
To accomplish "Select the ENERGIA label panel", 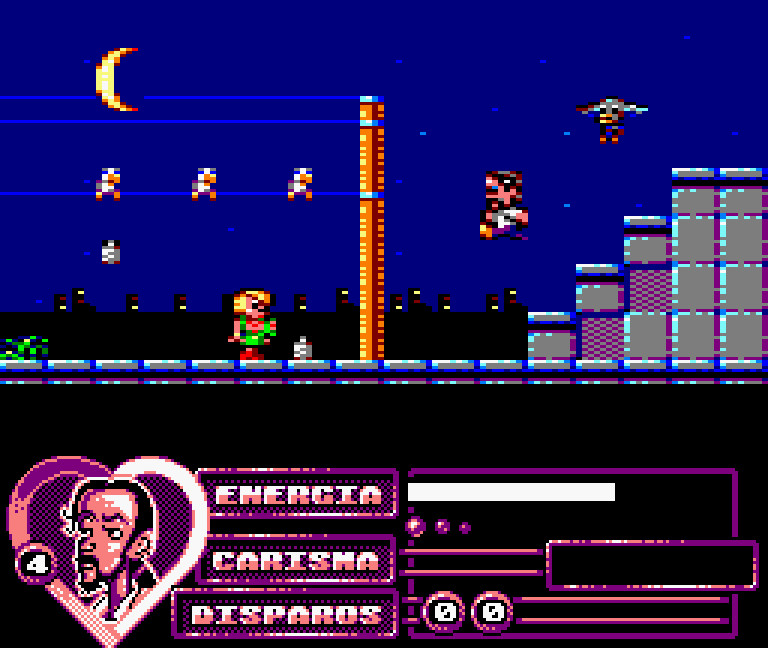I will point(298,494).
